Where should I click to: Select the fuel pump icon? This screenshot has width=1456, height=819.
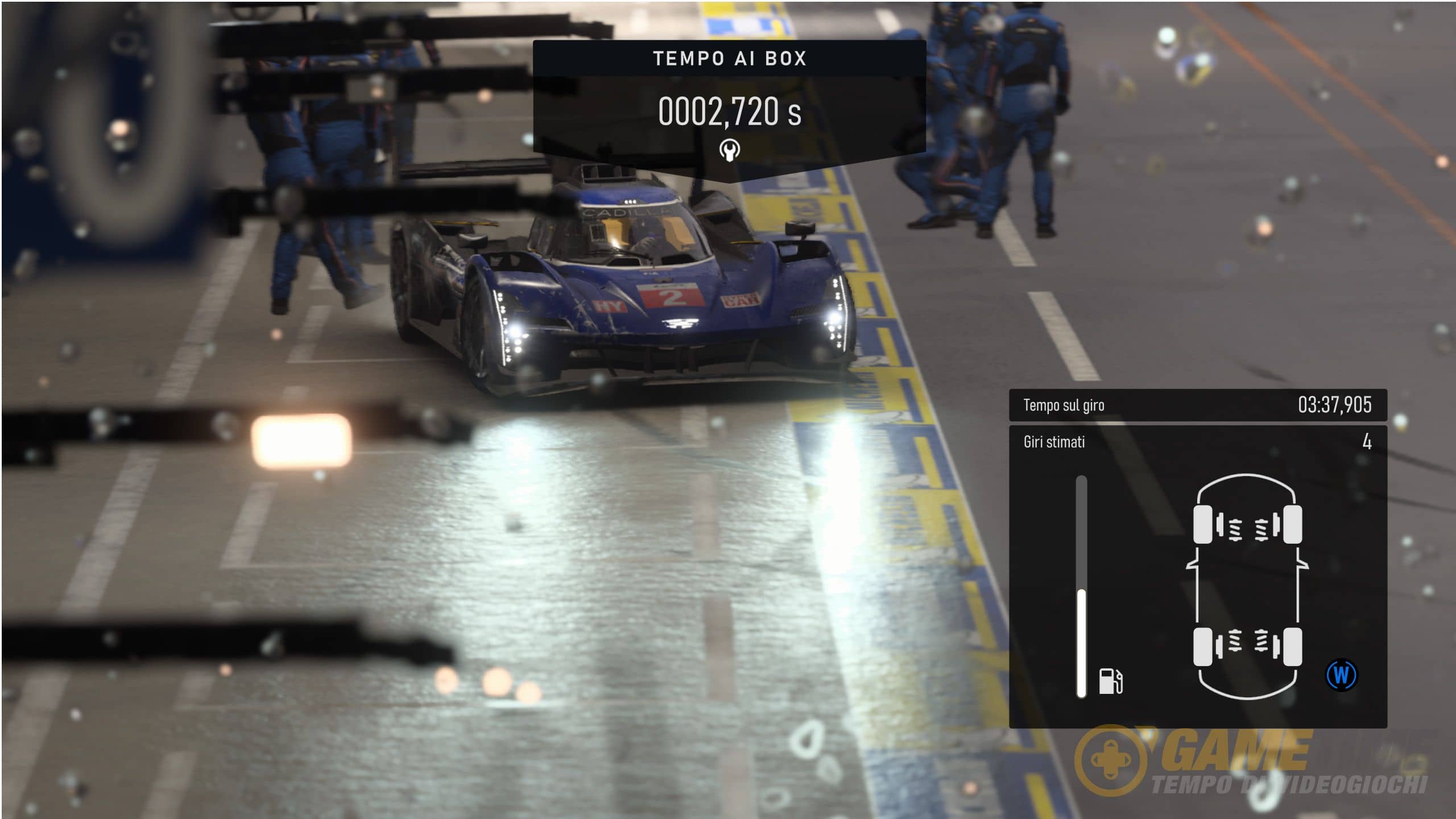pos(1110,681)
